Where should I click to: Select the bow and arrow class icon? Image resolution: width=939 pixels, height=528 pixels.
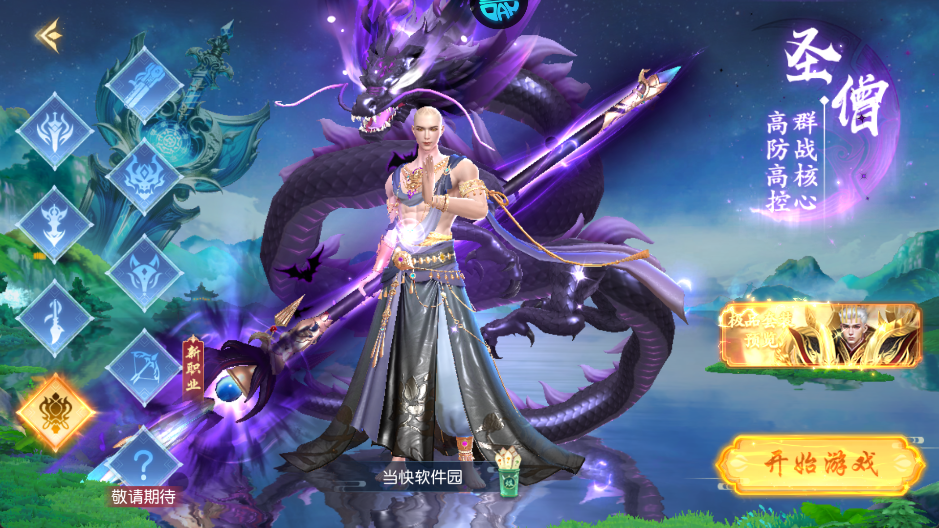point(143,366)
